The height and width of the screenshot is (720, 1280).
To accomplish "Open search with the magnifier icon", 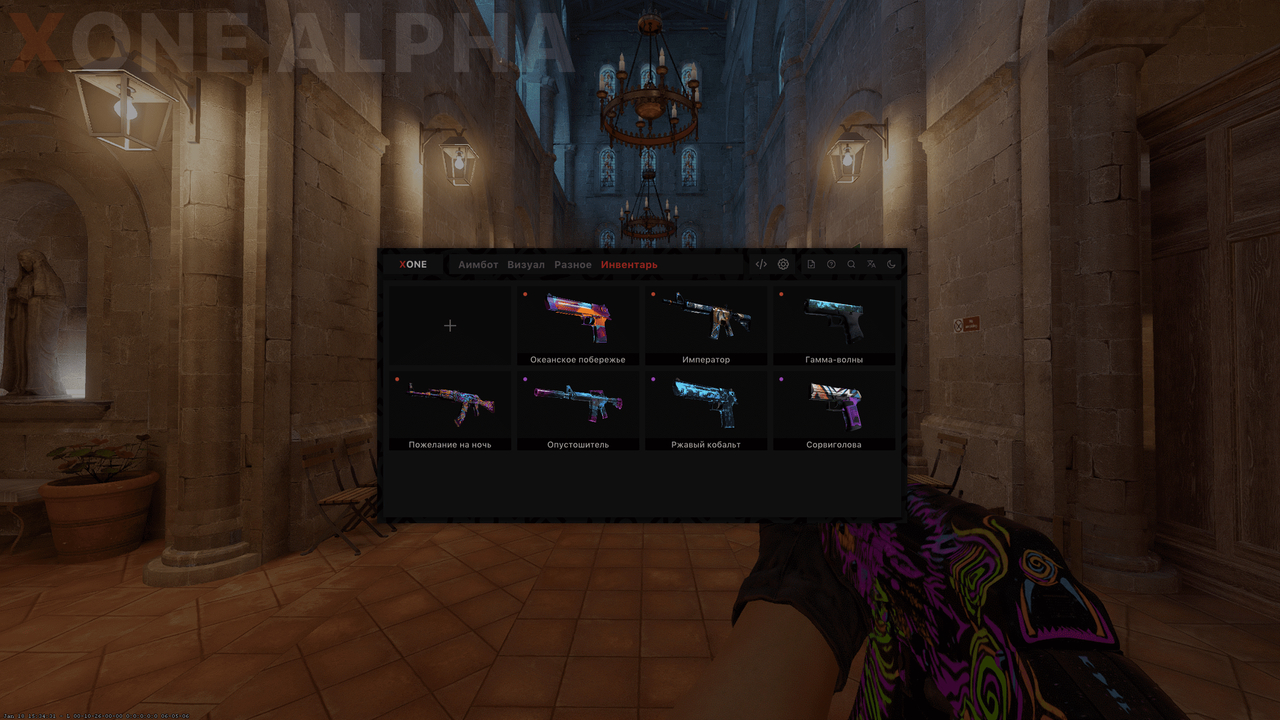I will (851, 264).
